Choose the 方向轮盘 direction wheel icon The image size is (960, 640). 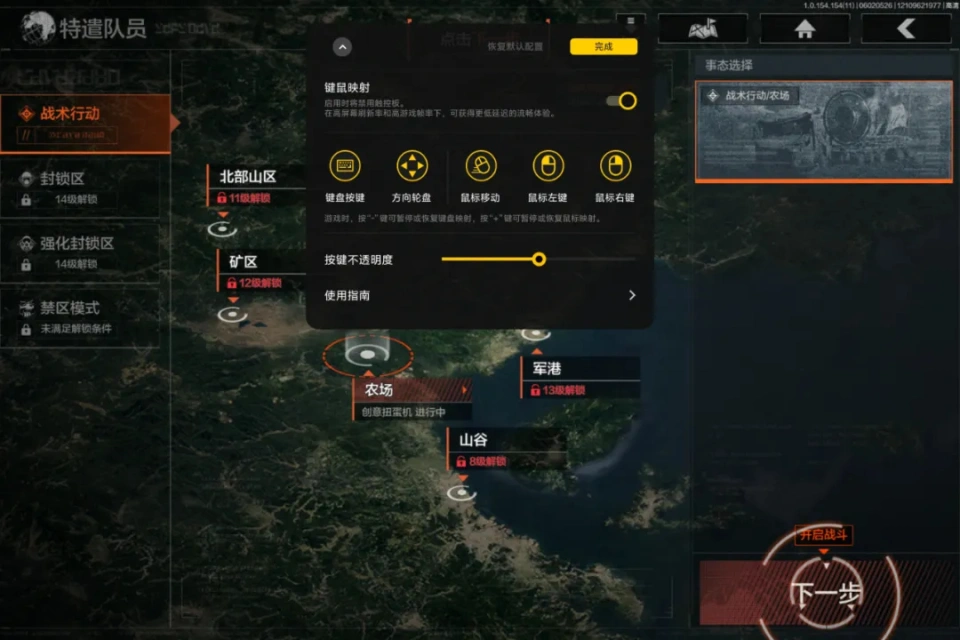(412, 166)
